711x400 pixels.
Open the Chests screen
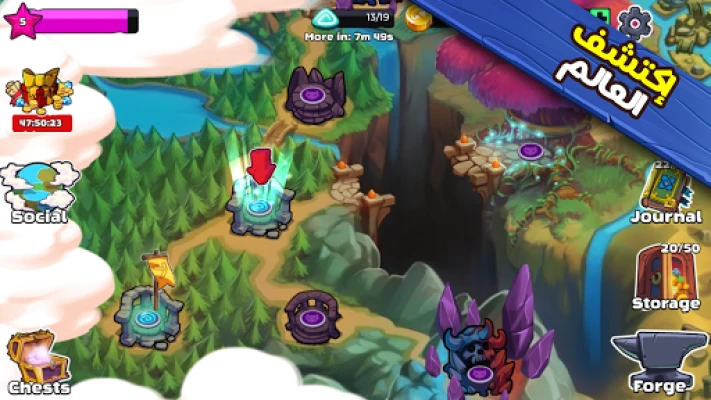38,362
